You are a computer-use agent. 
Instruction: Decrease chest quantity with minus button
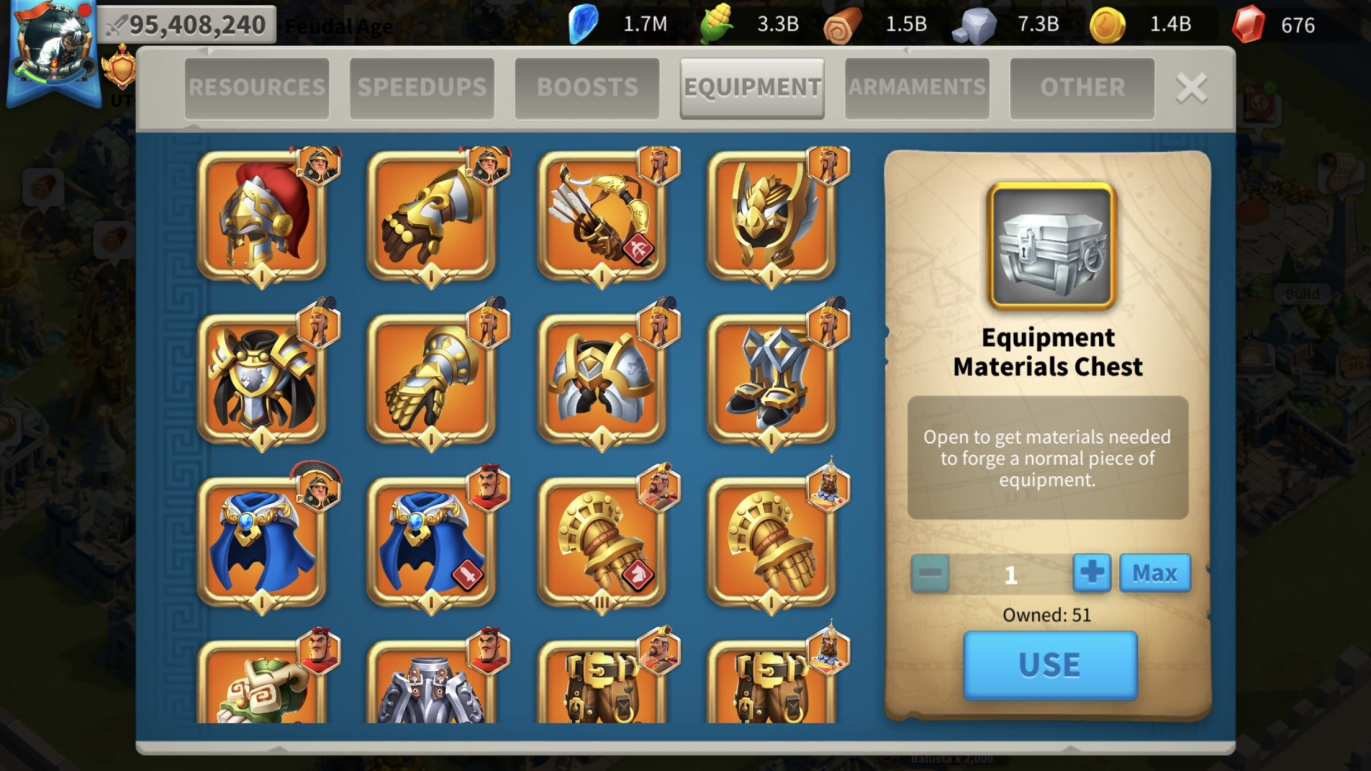point(930,573)
